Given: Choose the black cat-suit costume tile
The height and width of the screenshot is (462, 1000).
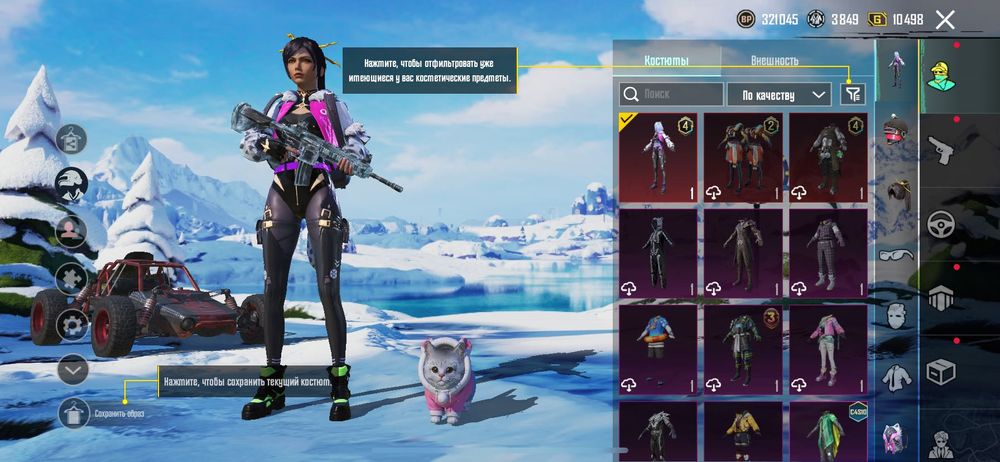Looking at the screenshot, I should click(658, 252).
